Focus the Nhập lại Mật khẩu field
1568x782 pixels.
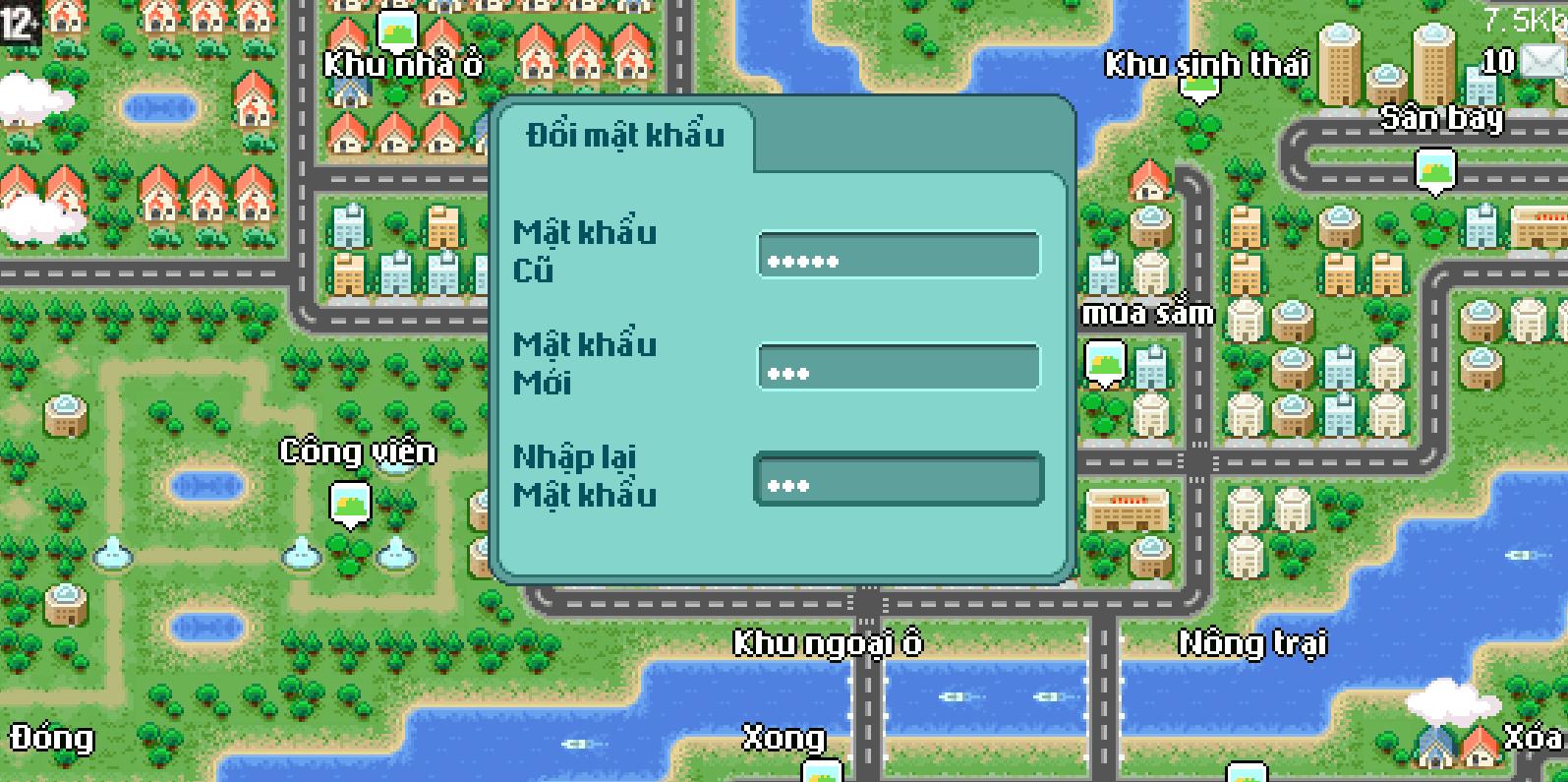[x=897, y=481]
